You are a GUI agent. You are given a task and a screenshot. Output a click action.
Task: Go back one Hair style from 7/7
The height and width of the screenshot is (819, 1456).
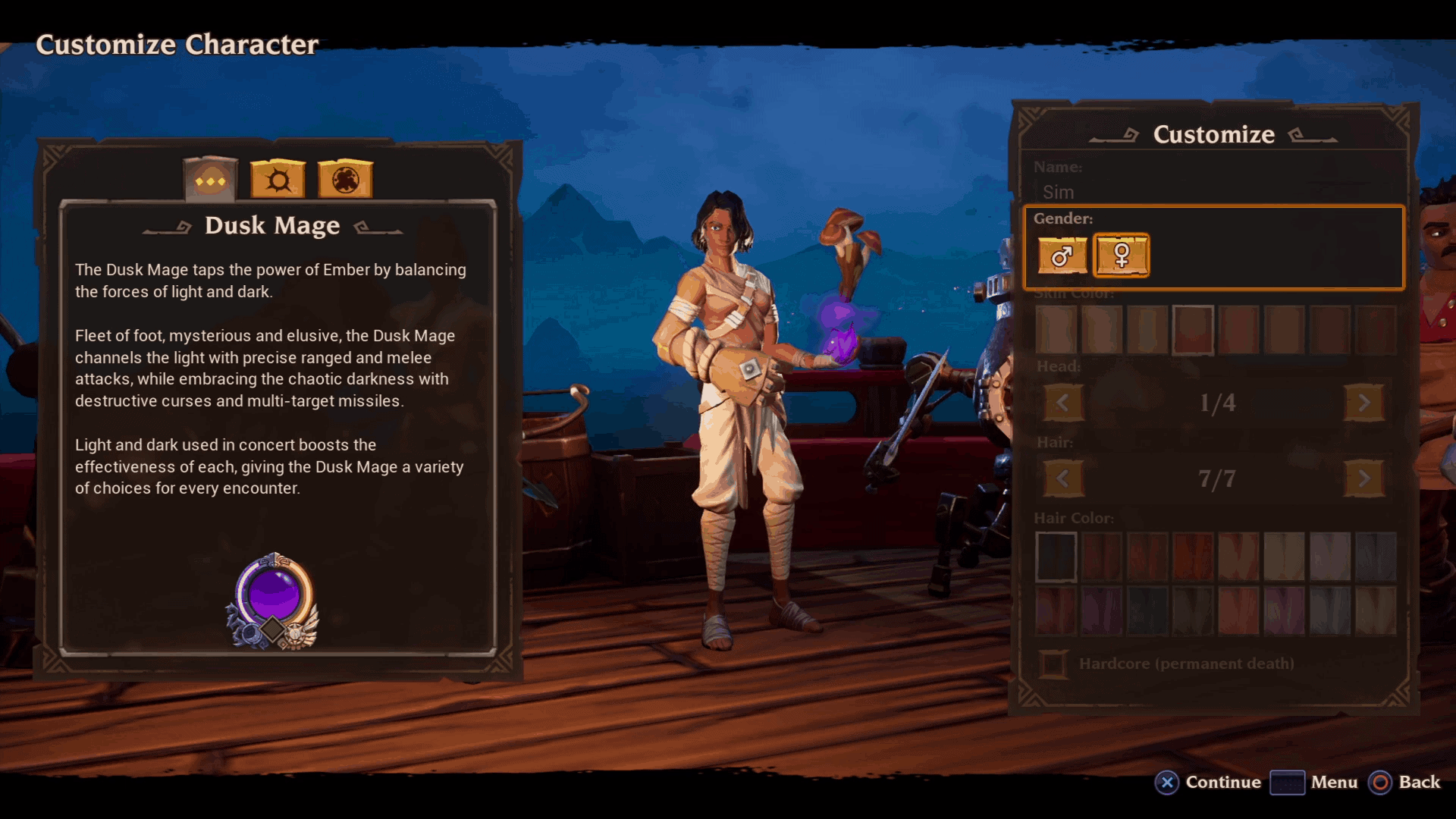[x=1063, y=479]
